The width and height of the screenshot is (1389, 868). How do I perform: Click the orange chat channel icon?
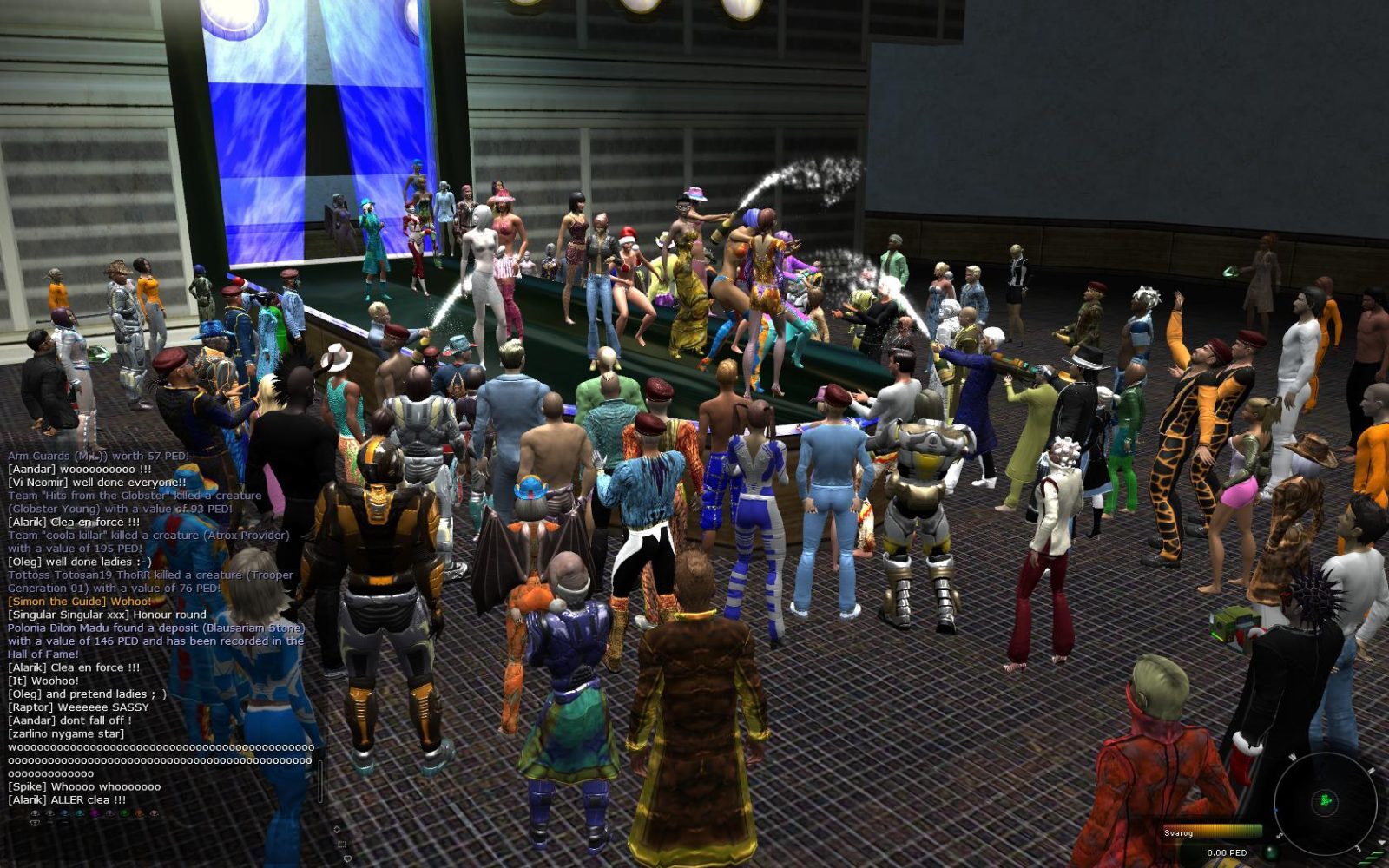tap(139, 812)
